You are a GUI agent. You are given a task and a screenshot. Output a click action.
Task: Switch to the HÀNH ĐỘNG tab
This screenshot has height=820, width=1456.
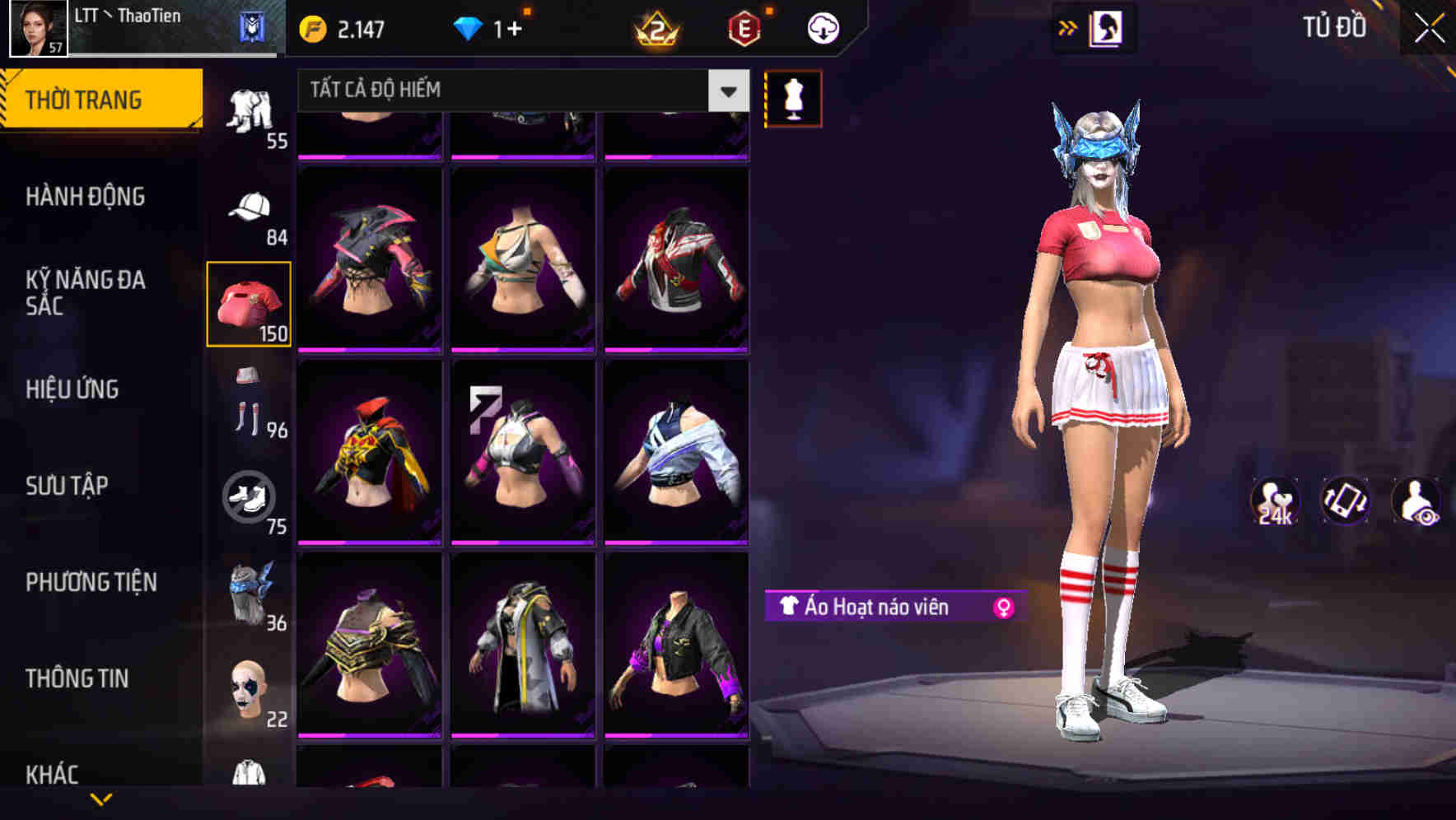coord(86,196)
